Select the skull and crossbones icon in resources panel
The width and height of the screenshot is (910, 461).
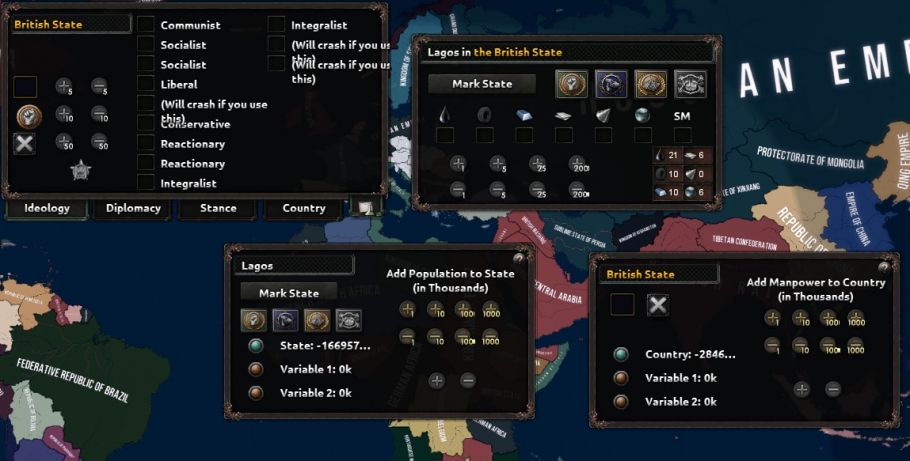click(689, 84)
